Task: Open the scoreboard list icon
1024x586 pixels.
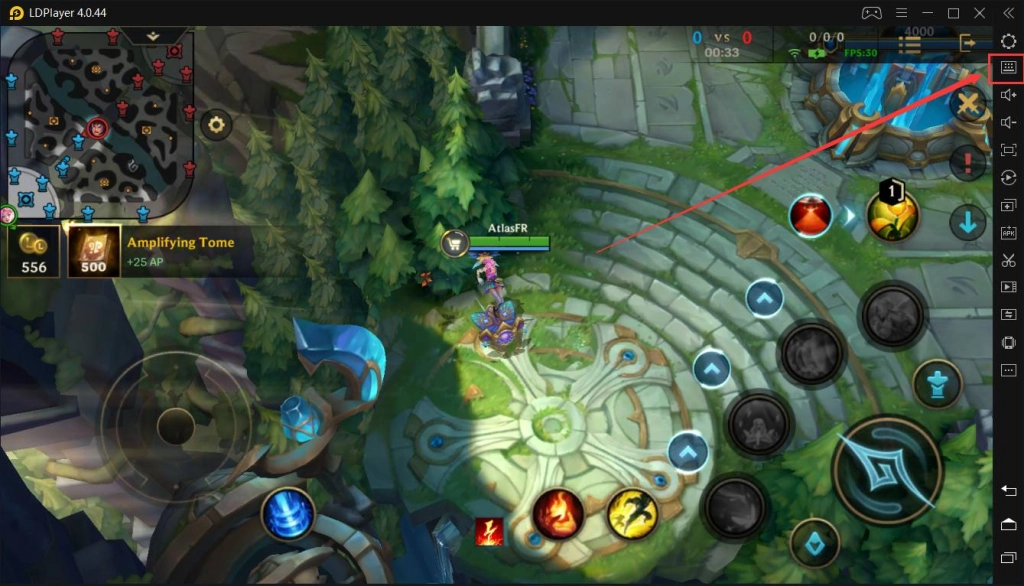Action: coord(909,45)
